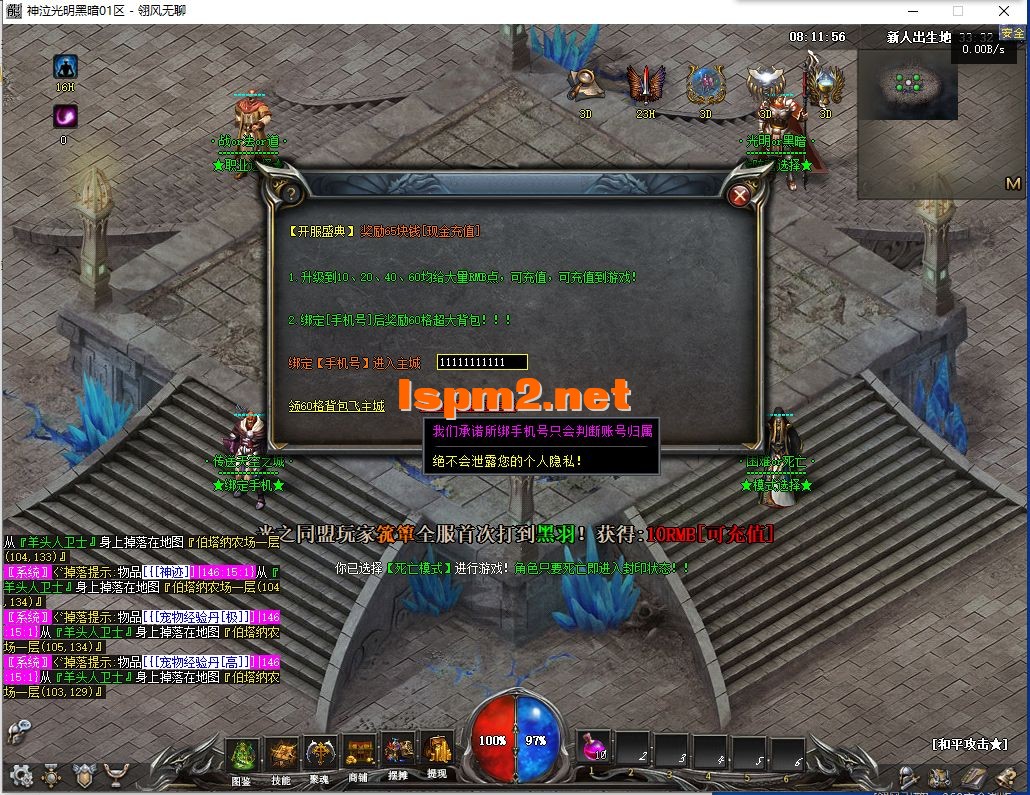
Task: Open the trophy cup icon
Action: tap(117, 775)
